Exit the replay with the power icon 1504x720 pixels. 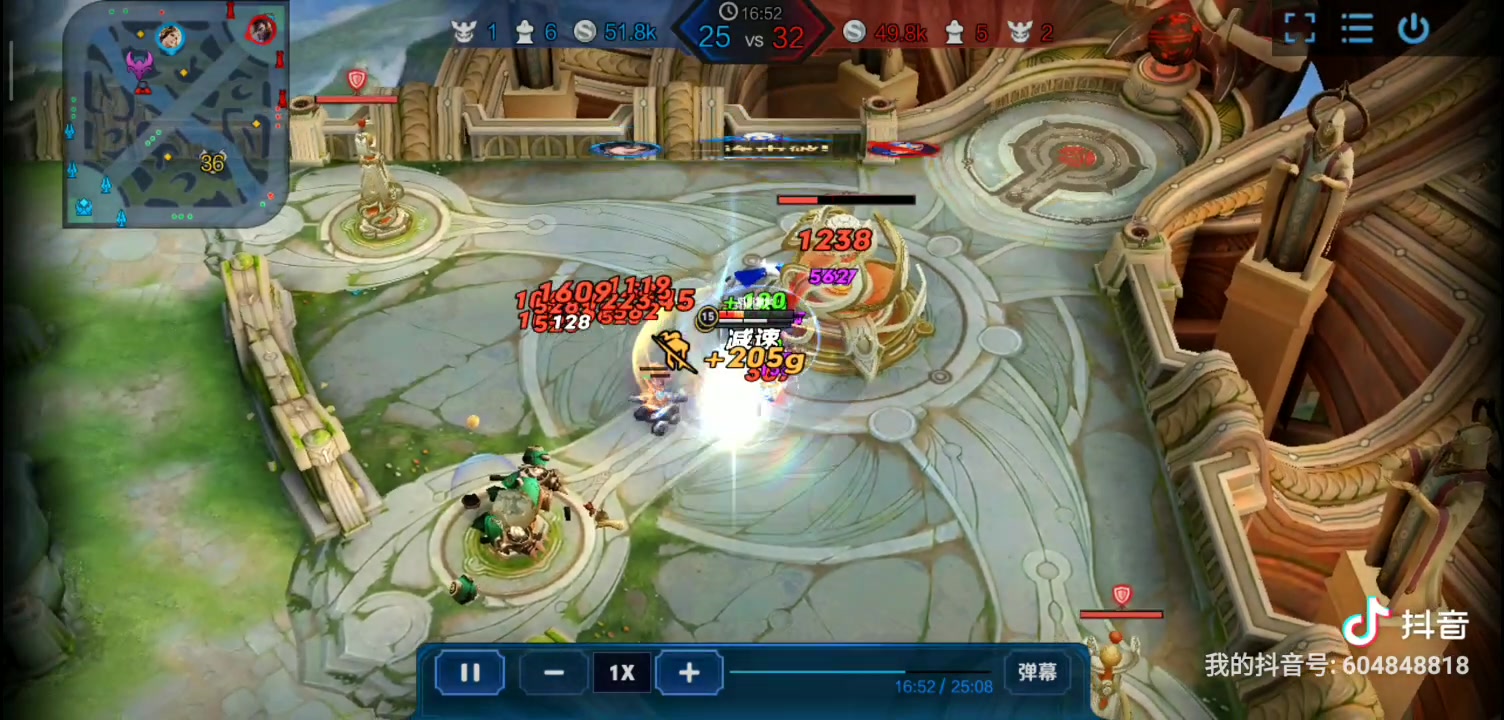coord(1413,29)
